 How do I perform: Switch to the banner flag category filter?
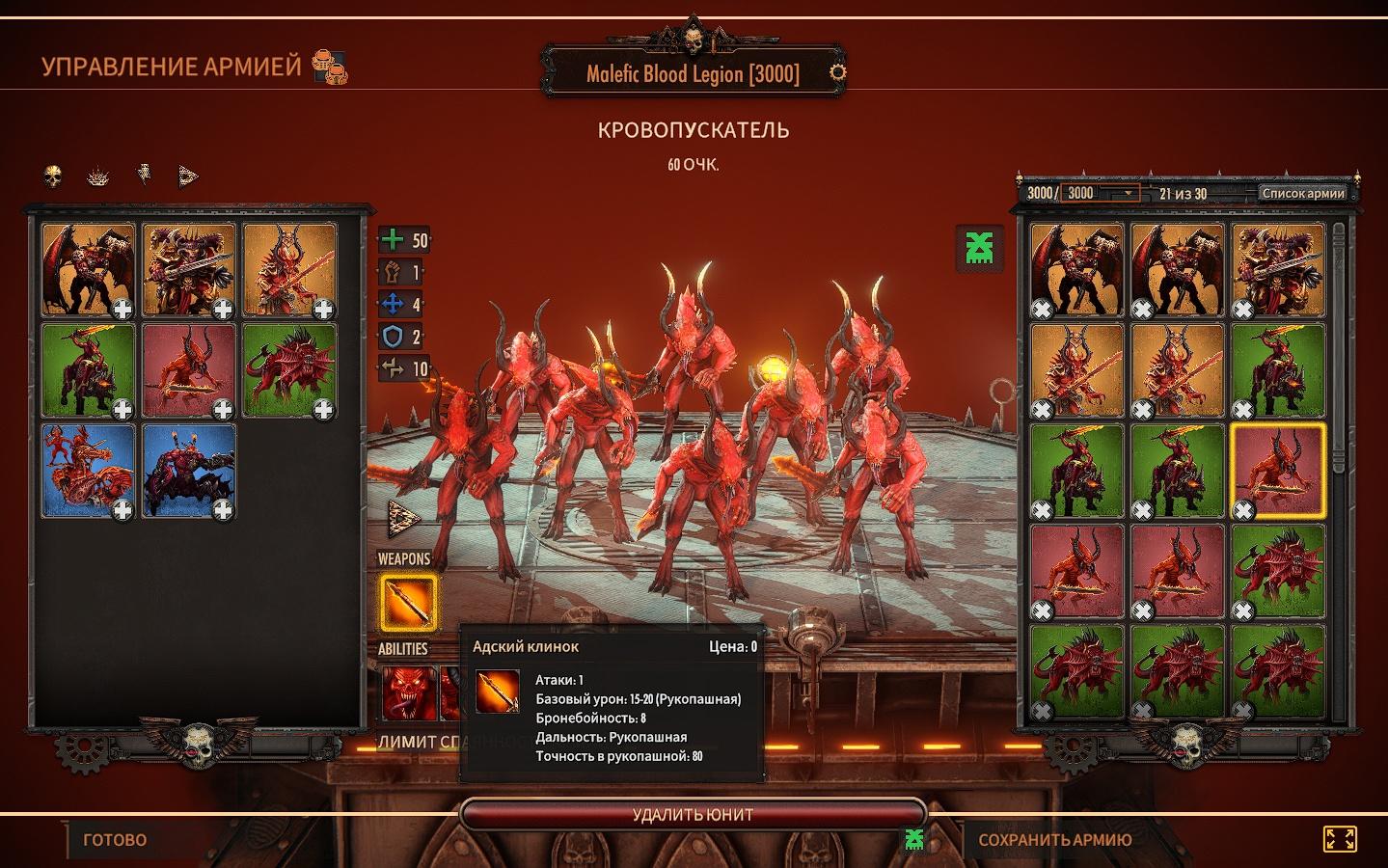click(144, 176)
